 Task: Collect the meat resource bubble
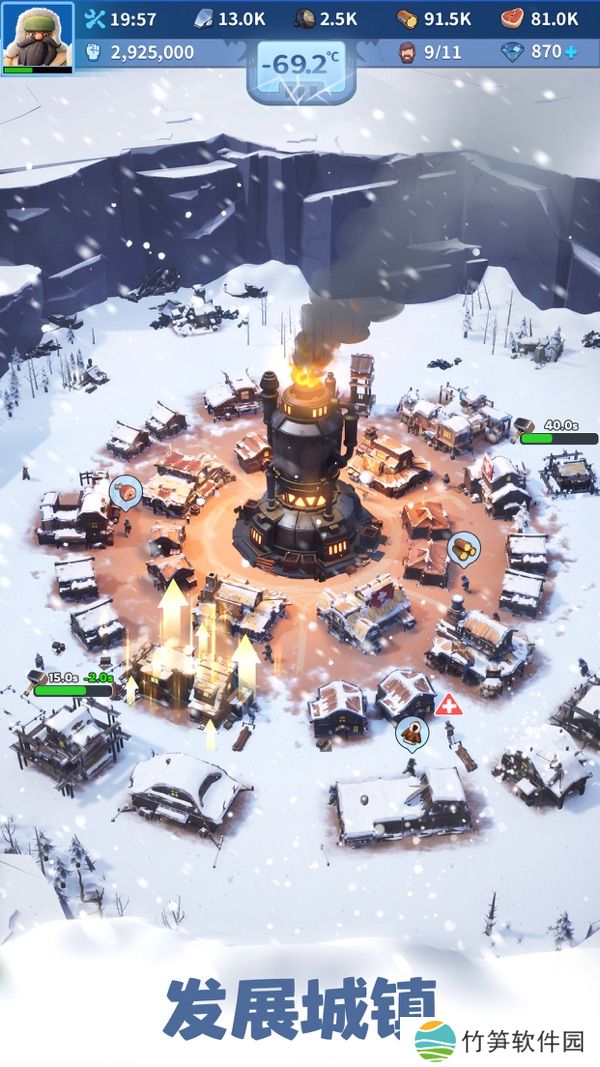(x=128, y=491)
